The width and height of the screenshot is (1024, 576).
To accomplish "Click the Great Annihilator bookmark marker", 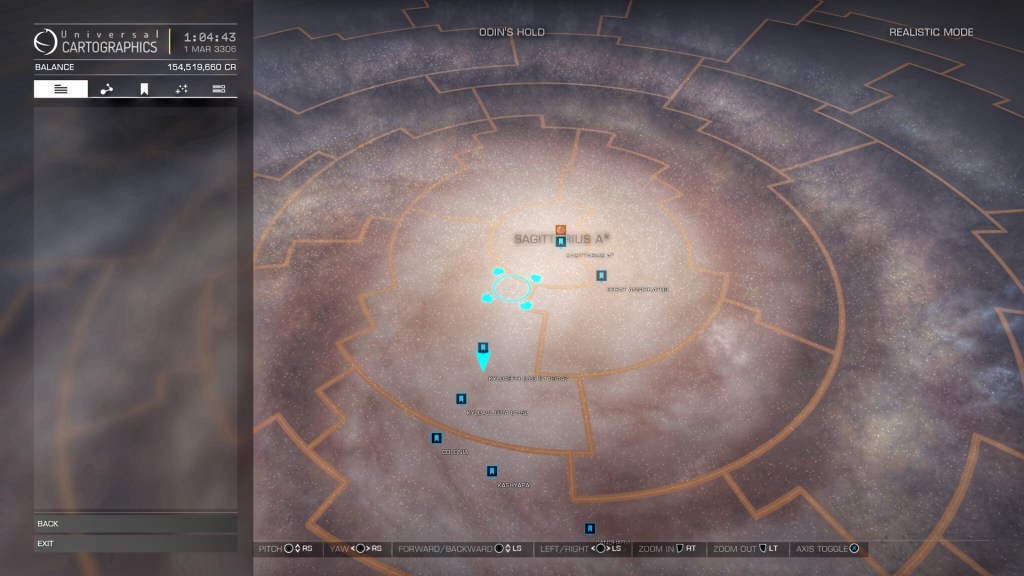I will (601, 275).
